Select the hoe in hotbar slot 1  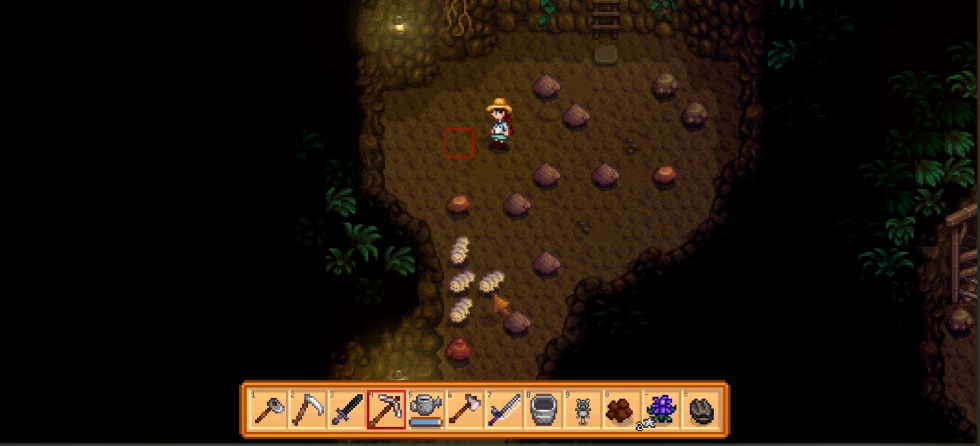[269, 410]
